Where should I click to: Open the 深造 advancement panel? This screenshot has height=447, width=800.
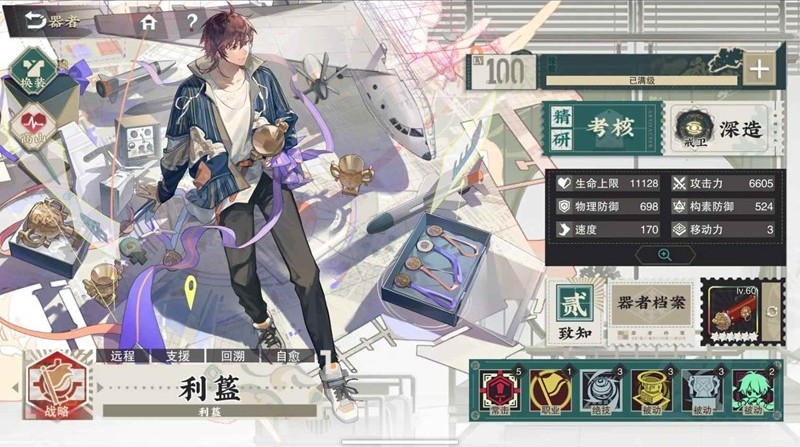719,130
